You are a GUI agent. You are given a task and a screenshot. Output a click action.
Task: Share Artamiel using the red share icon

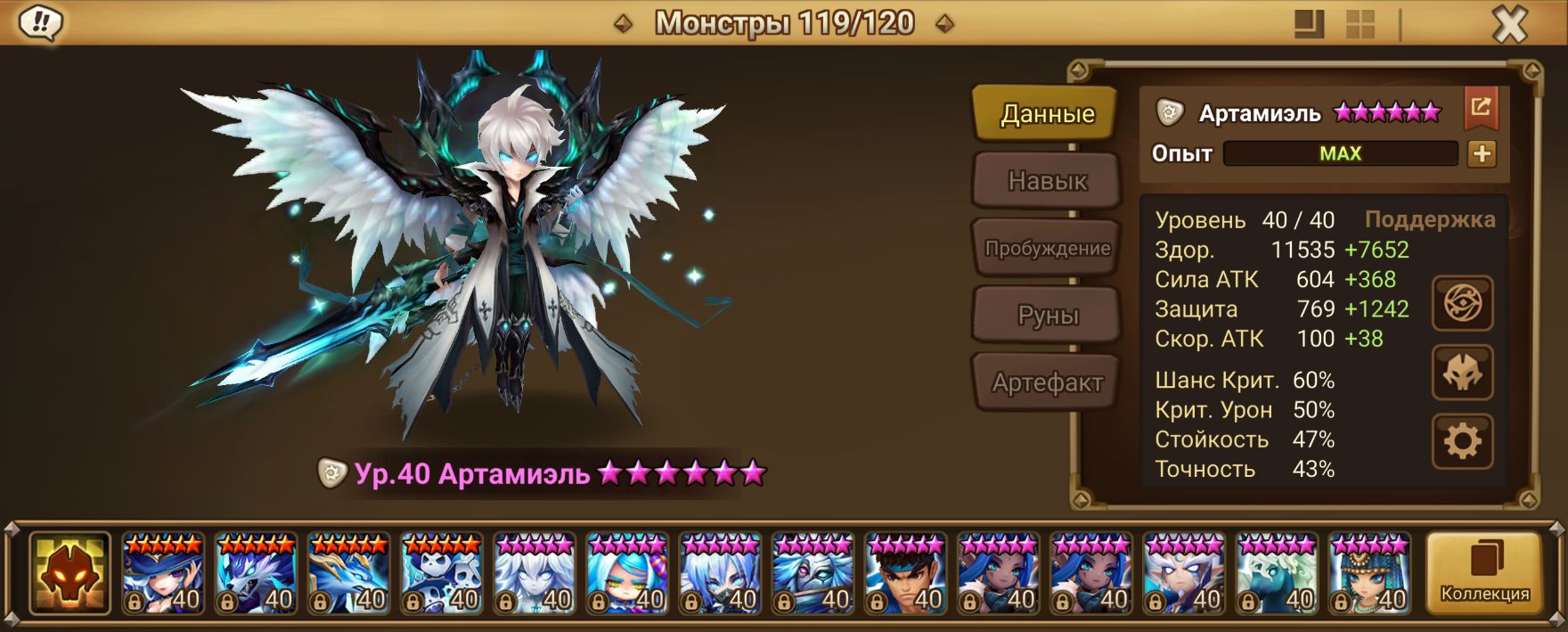1481,109
